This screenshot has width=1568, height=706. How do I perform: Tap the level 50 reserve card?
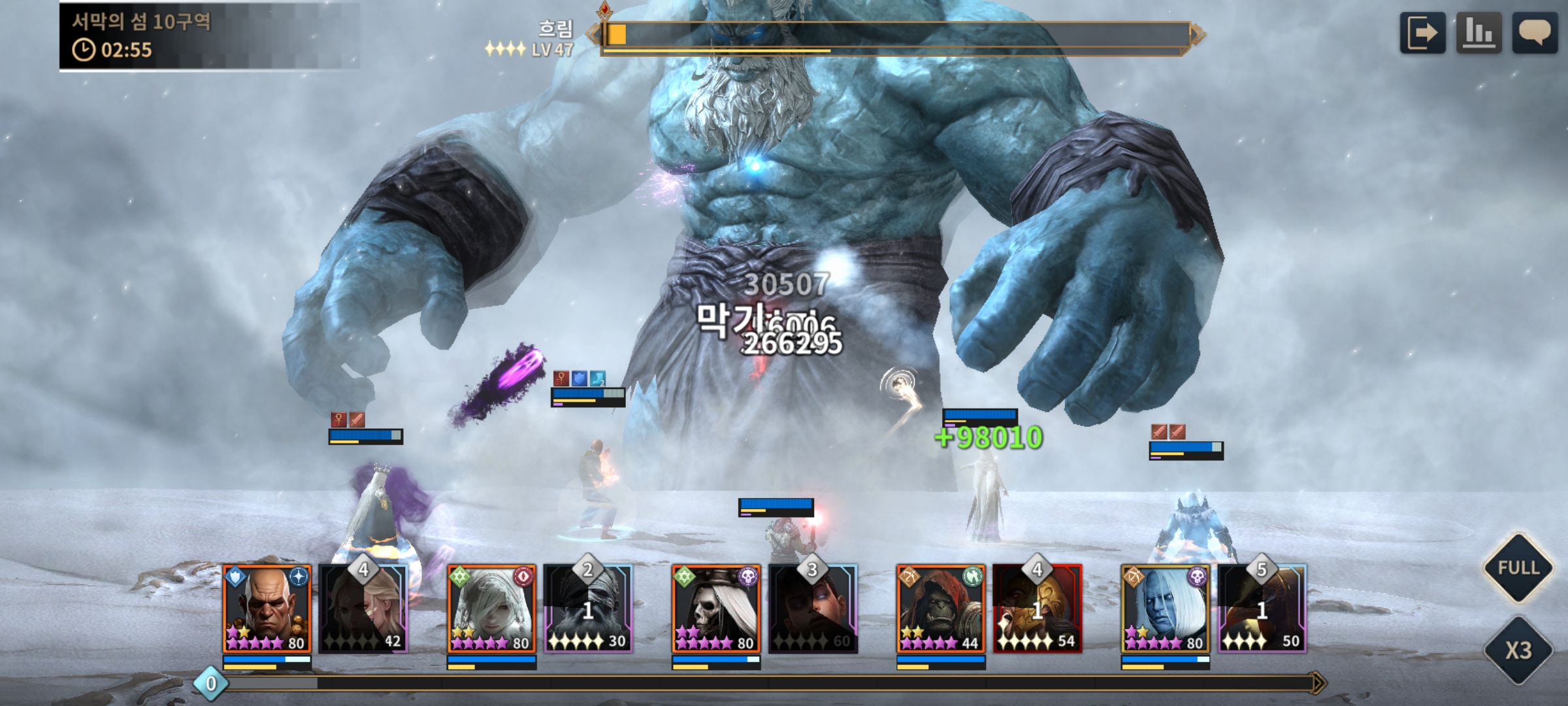pos(1262,611)
